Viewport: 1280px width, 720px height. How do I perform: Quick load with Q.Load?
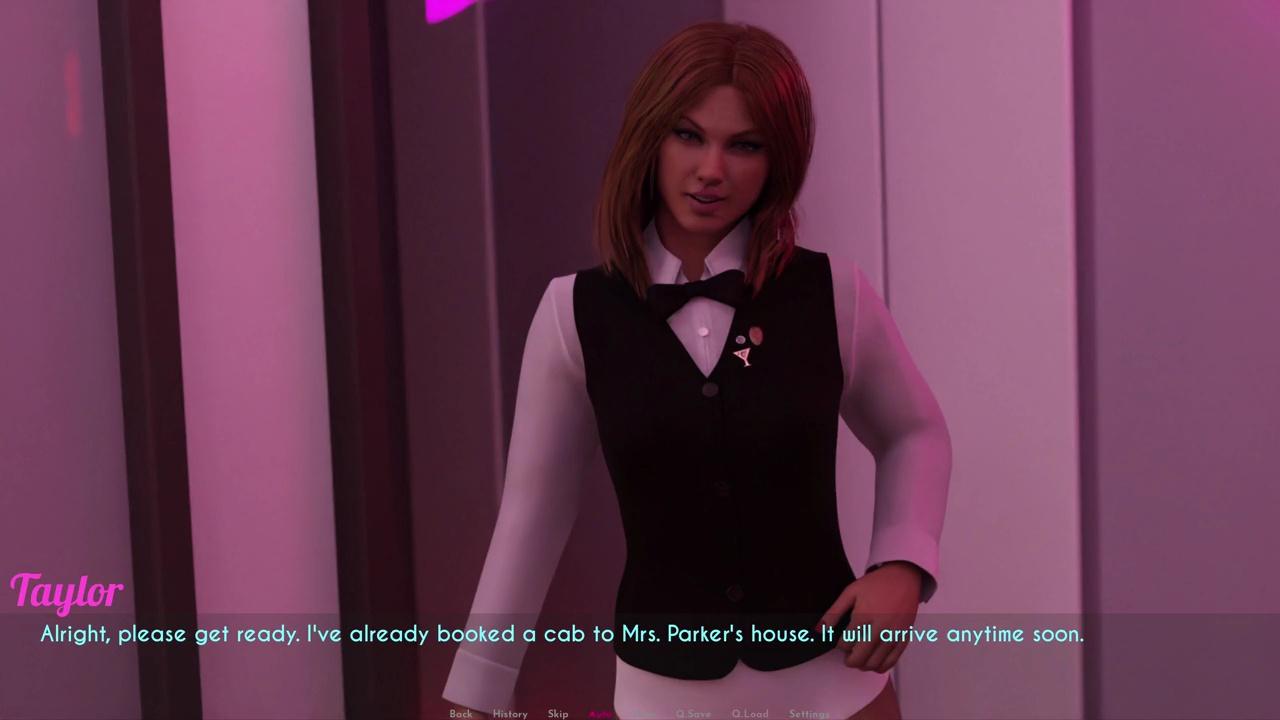(749, 713)
